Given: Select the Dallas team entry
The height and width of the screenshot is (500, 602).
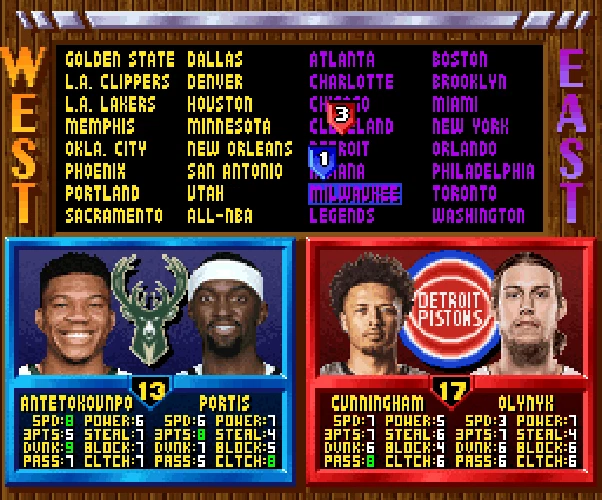Looking at the screenshot, I should [215, 60].
